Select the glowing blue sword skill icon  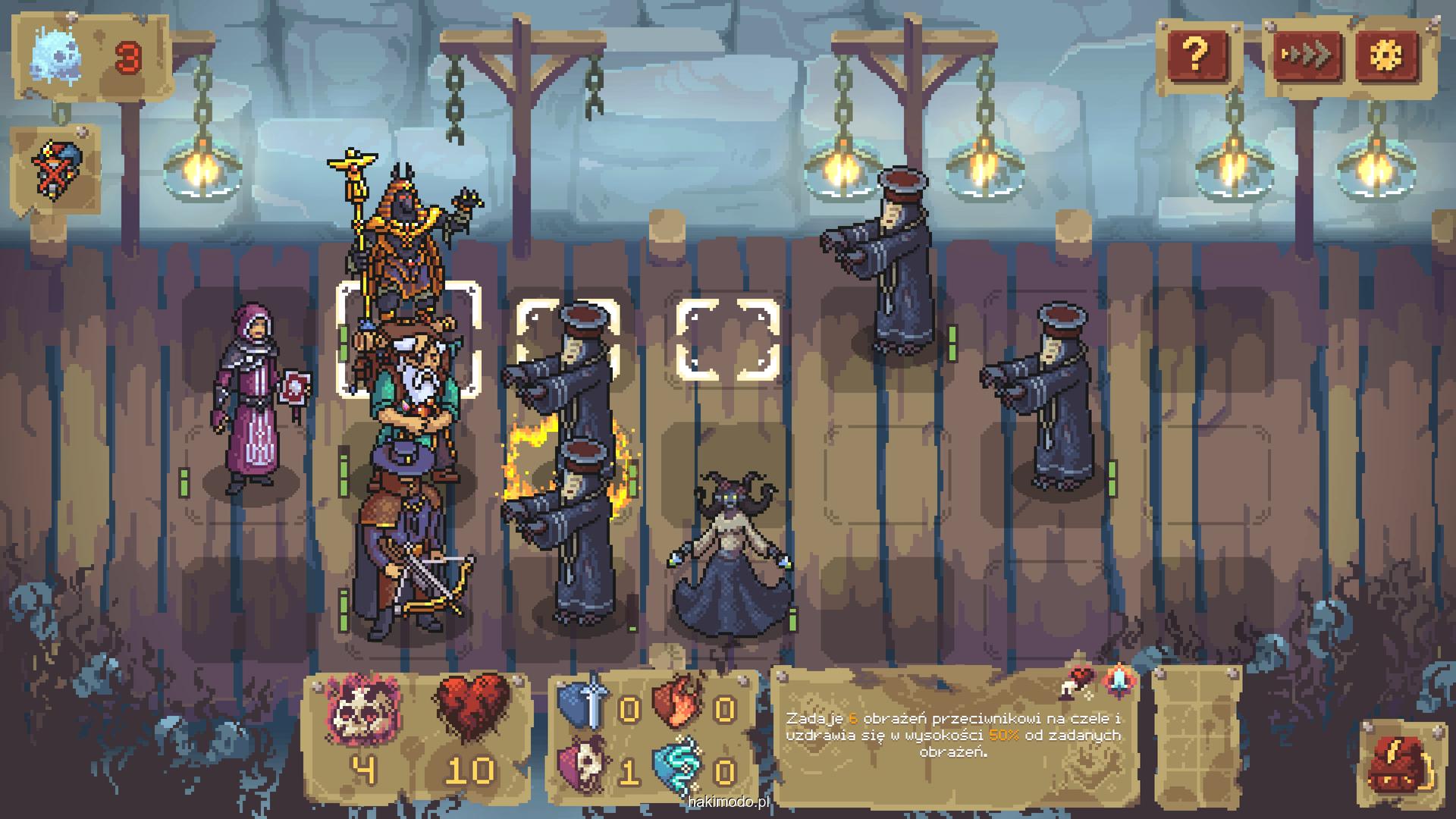click(1119, 680)
